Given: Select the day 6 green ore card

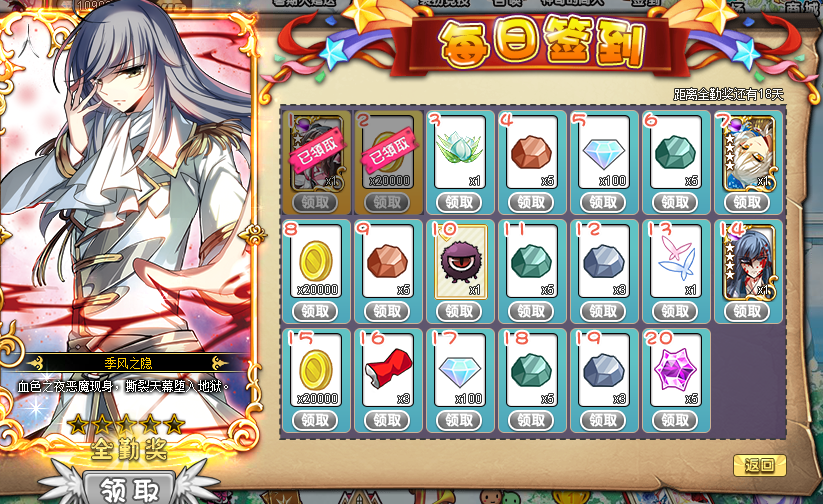Looking at the screenshot, I should click(x=676, y=152).
